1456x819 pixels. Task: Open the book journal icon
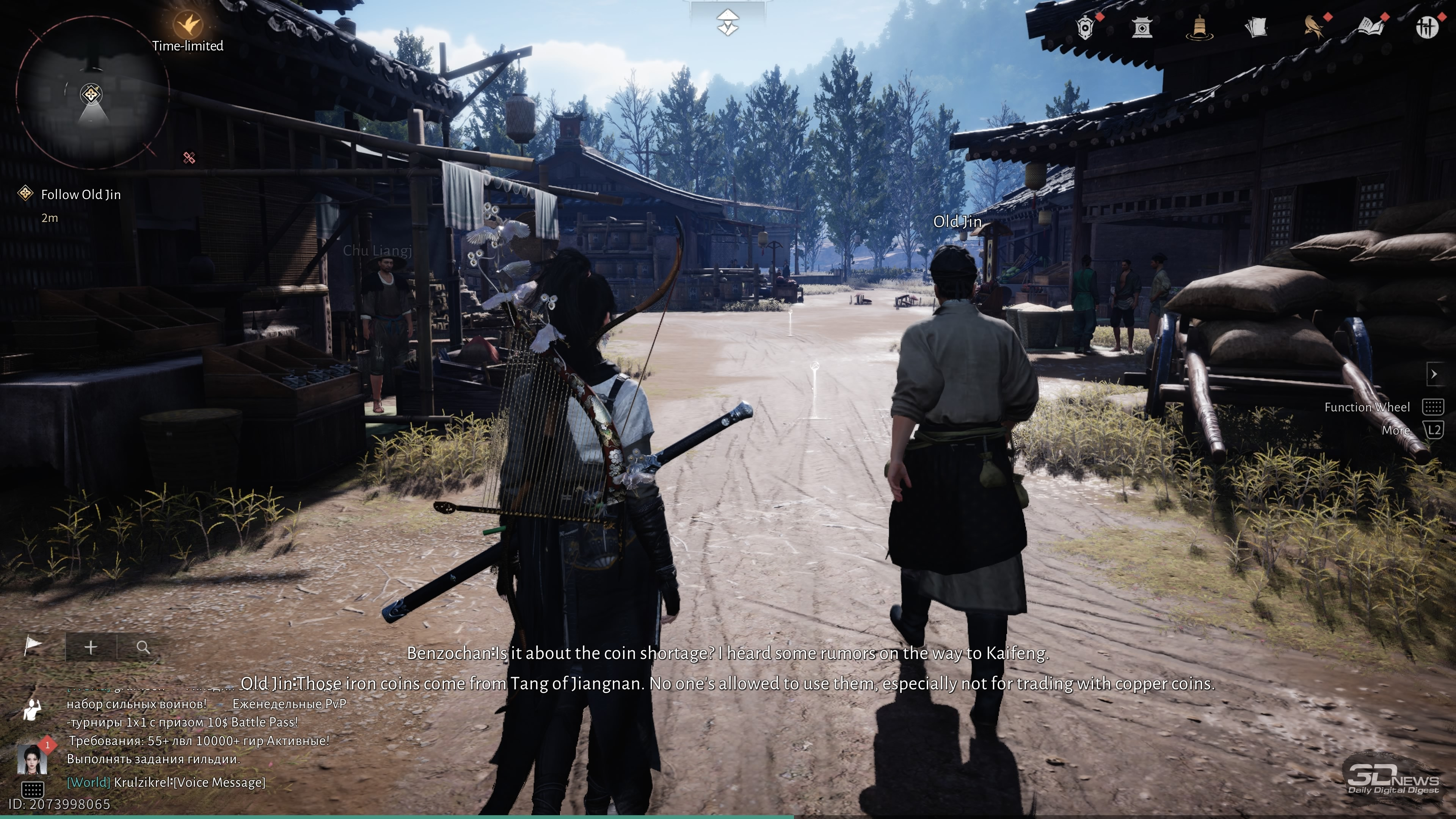click(x=1370, y=27)
